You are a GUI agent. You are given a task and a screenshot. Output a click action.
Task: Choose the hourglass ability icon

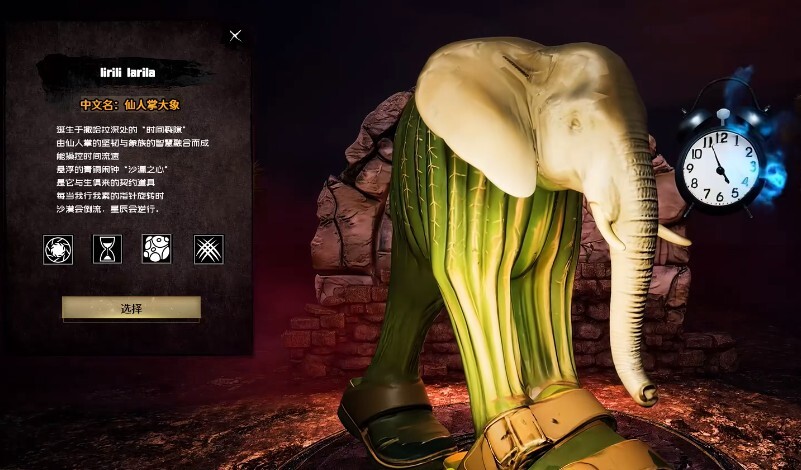point(107,249)
